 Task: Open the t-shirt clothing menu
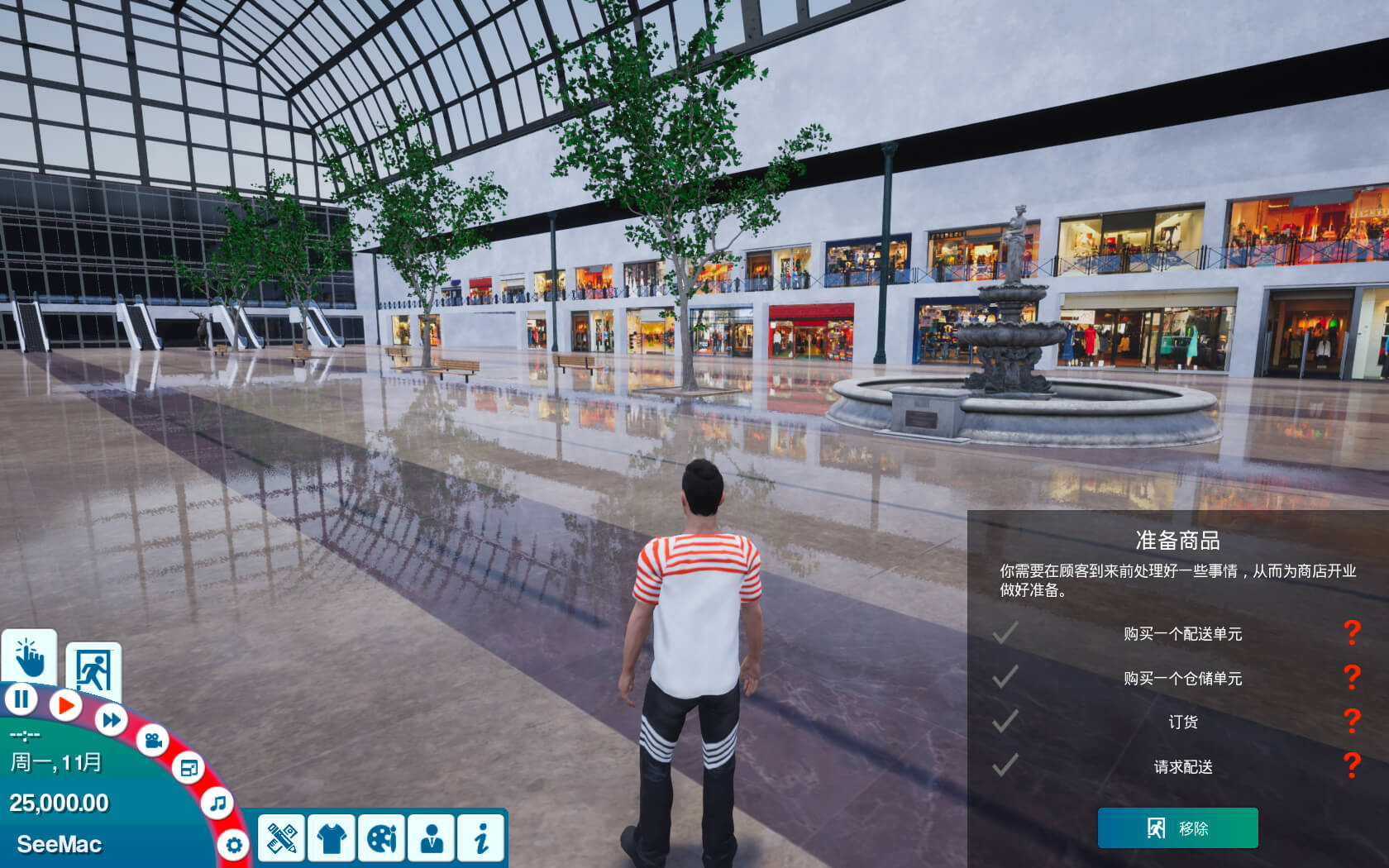pyautogui.click(x=332, y=838)
